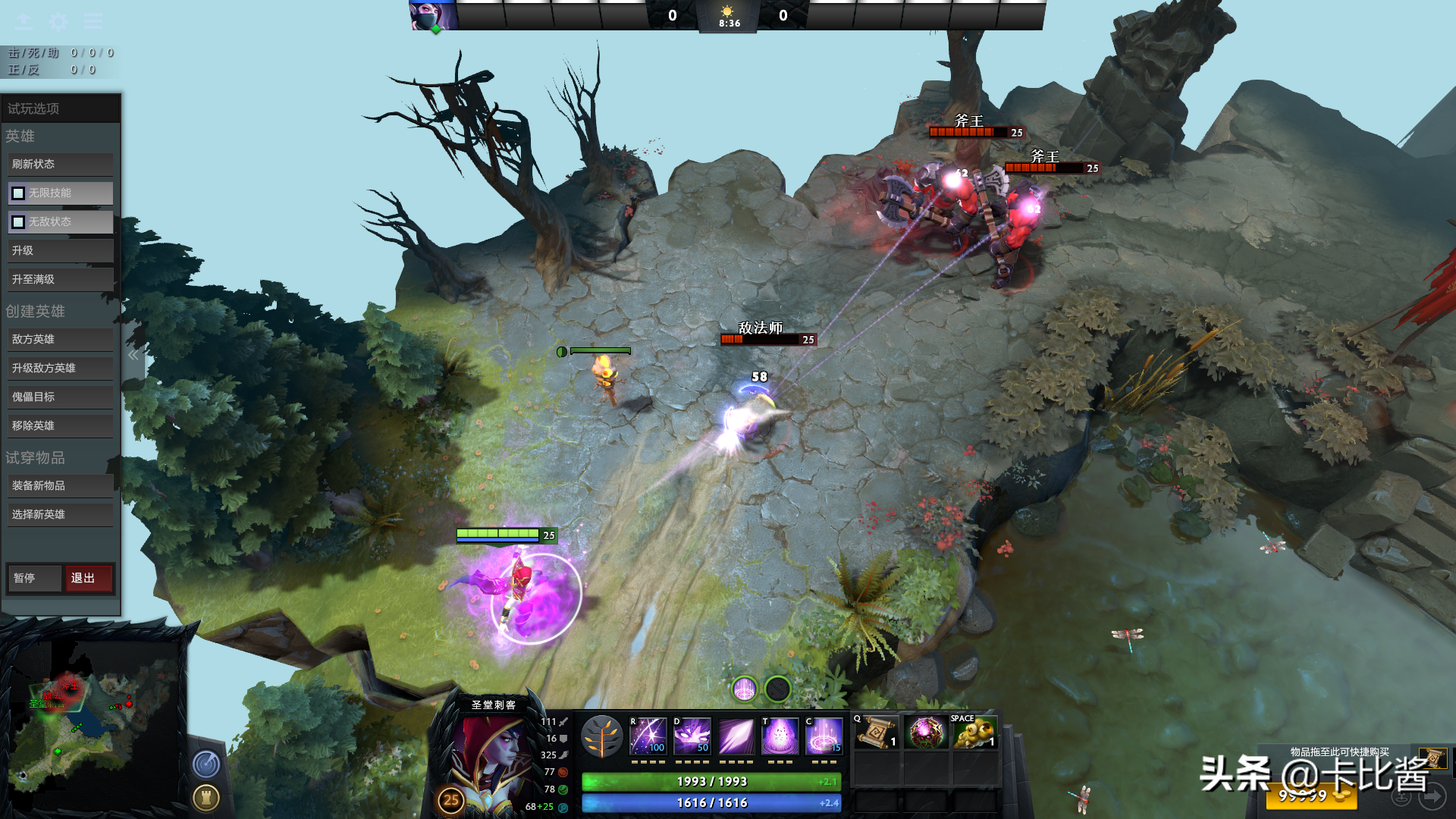The height and width of the screenshot is (819, 1456).
Task: Exit the demo with the red 退出 button
Action: coord(88,578)
